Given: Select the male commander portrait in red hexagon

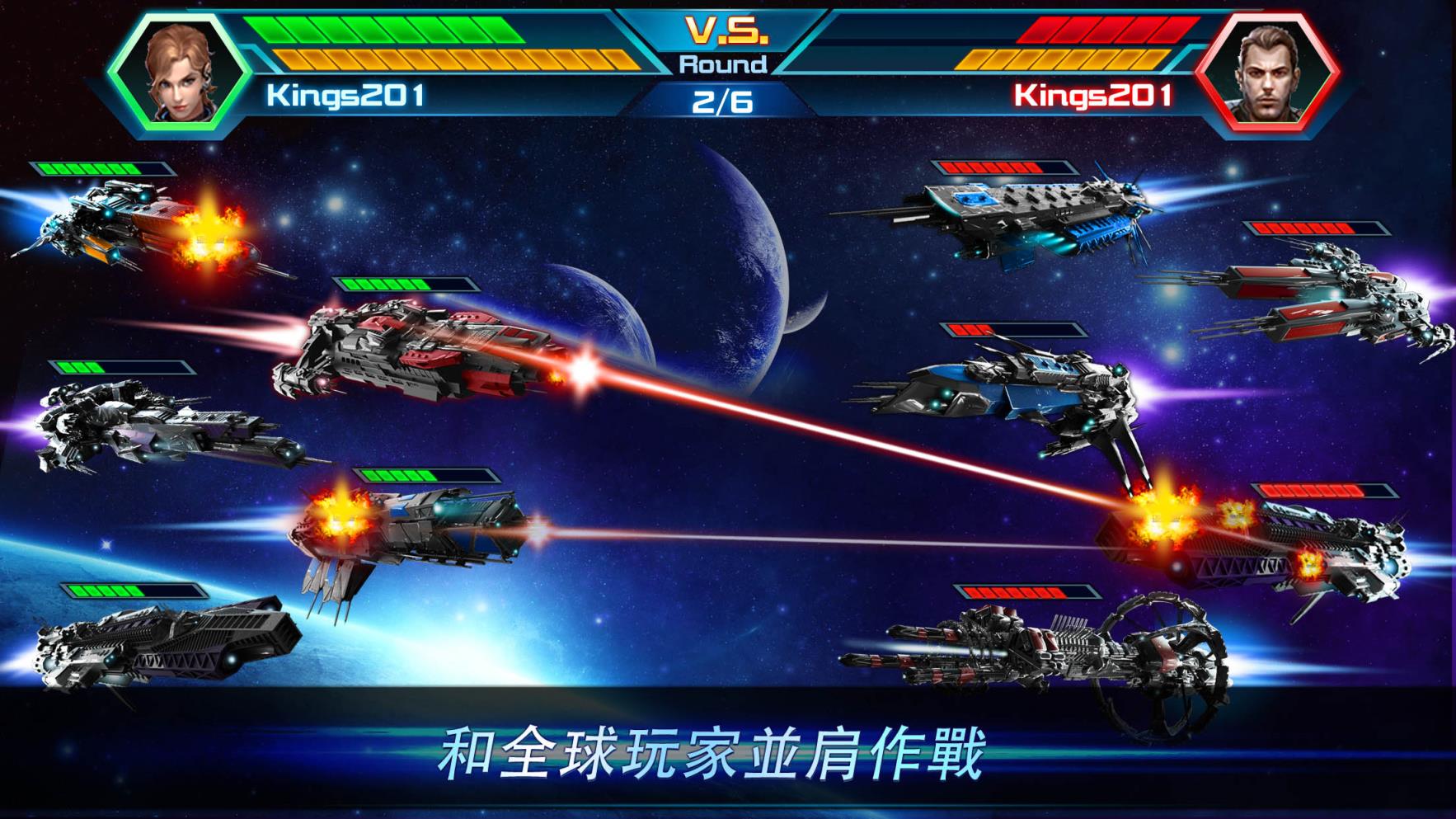Looking at the screenshot, I should [1267, 73].
